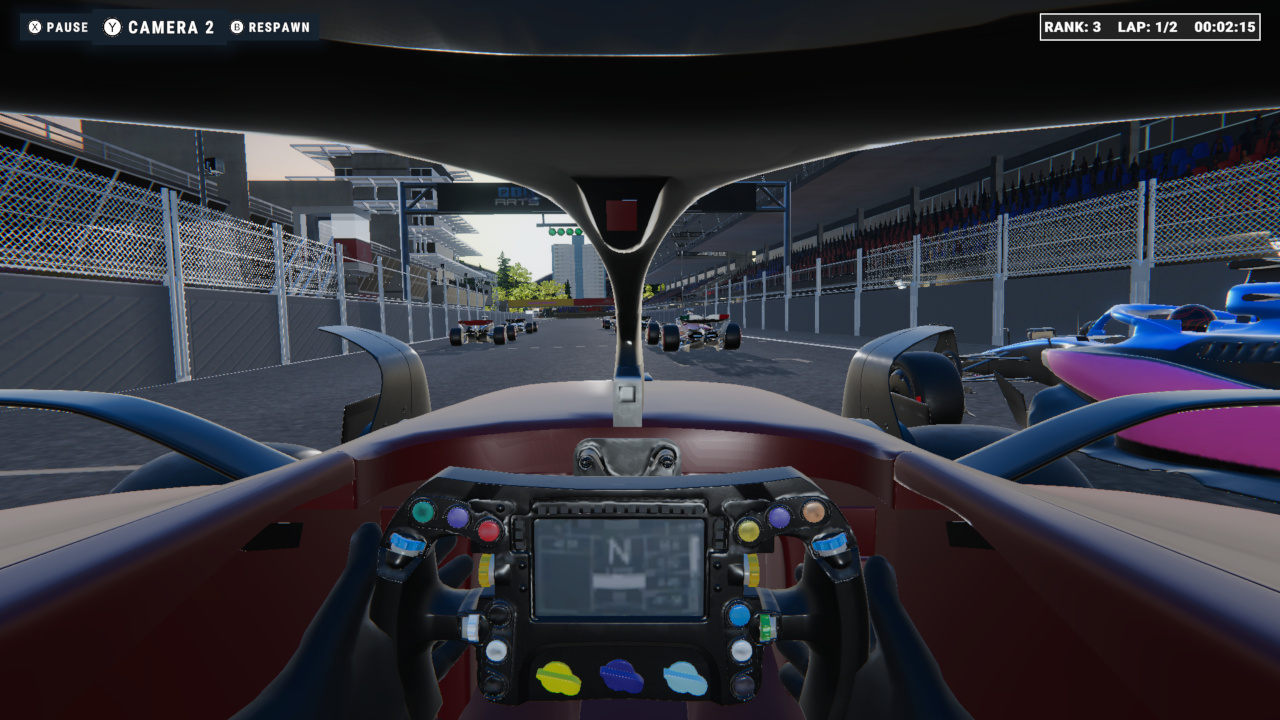Screen dimensions: 1280x720
Task: Click the race timer showing 00:02:15
Action: (x=1226, y=27)
